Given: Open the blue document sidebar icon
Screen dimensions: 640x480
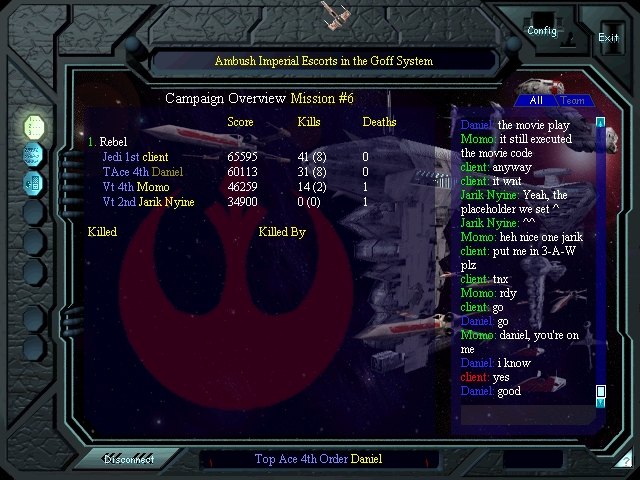Looking at the screenshot, I should click(33, 183).
